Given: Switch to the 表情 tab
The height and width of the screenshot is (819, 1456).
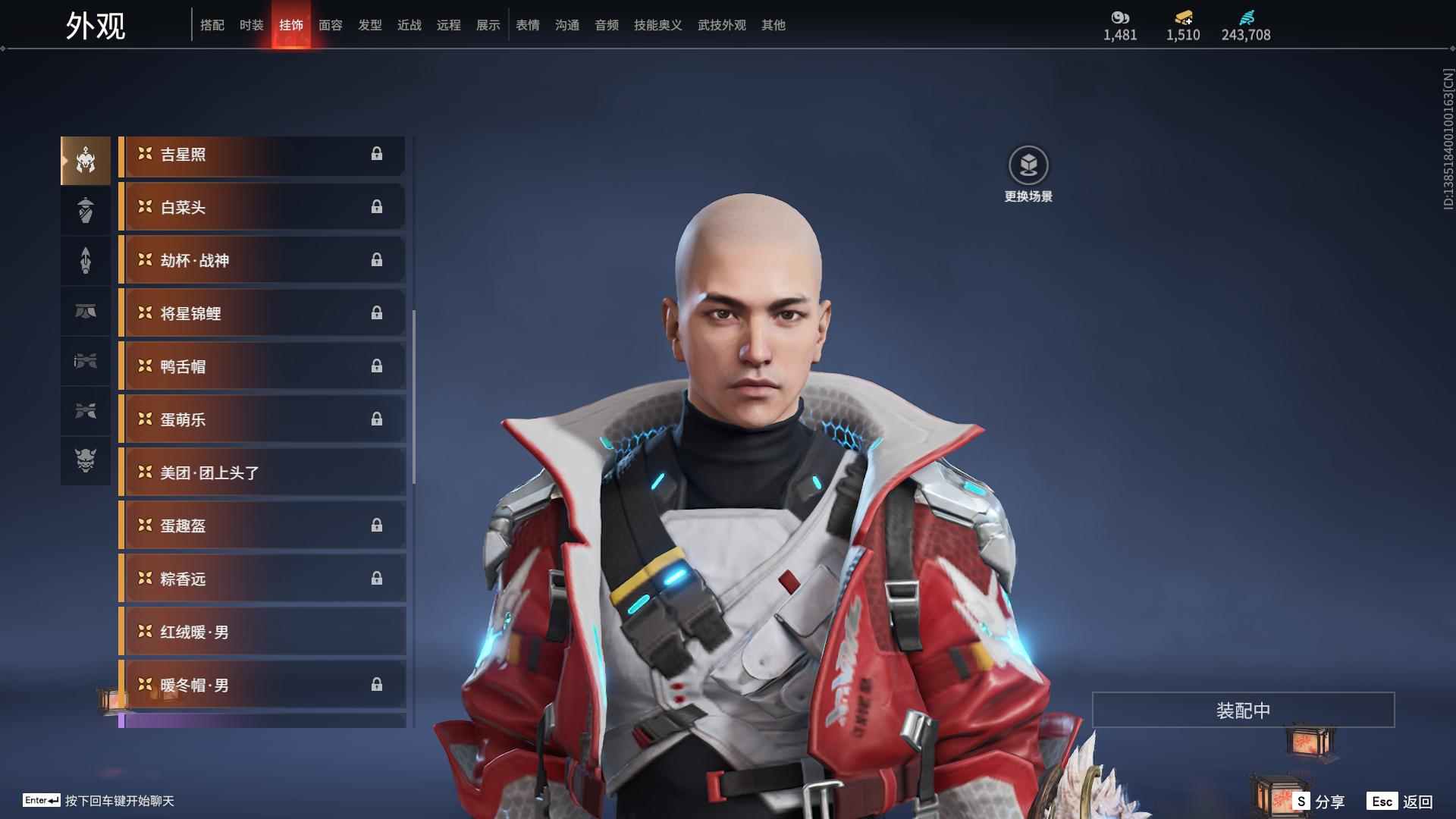Looking at the screenshot, I should (x=527, y=25).
